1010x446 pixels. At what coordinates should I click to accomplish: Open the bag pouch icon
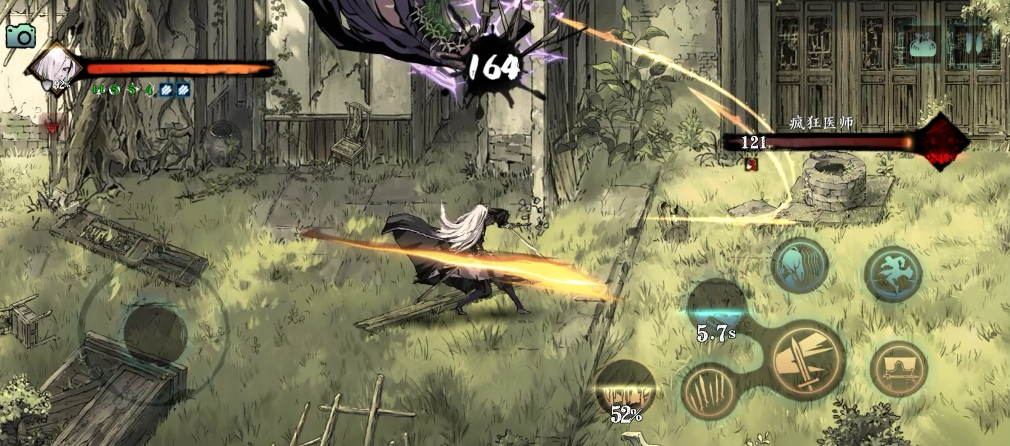(x=922, y=46)
